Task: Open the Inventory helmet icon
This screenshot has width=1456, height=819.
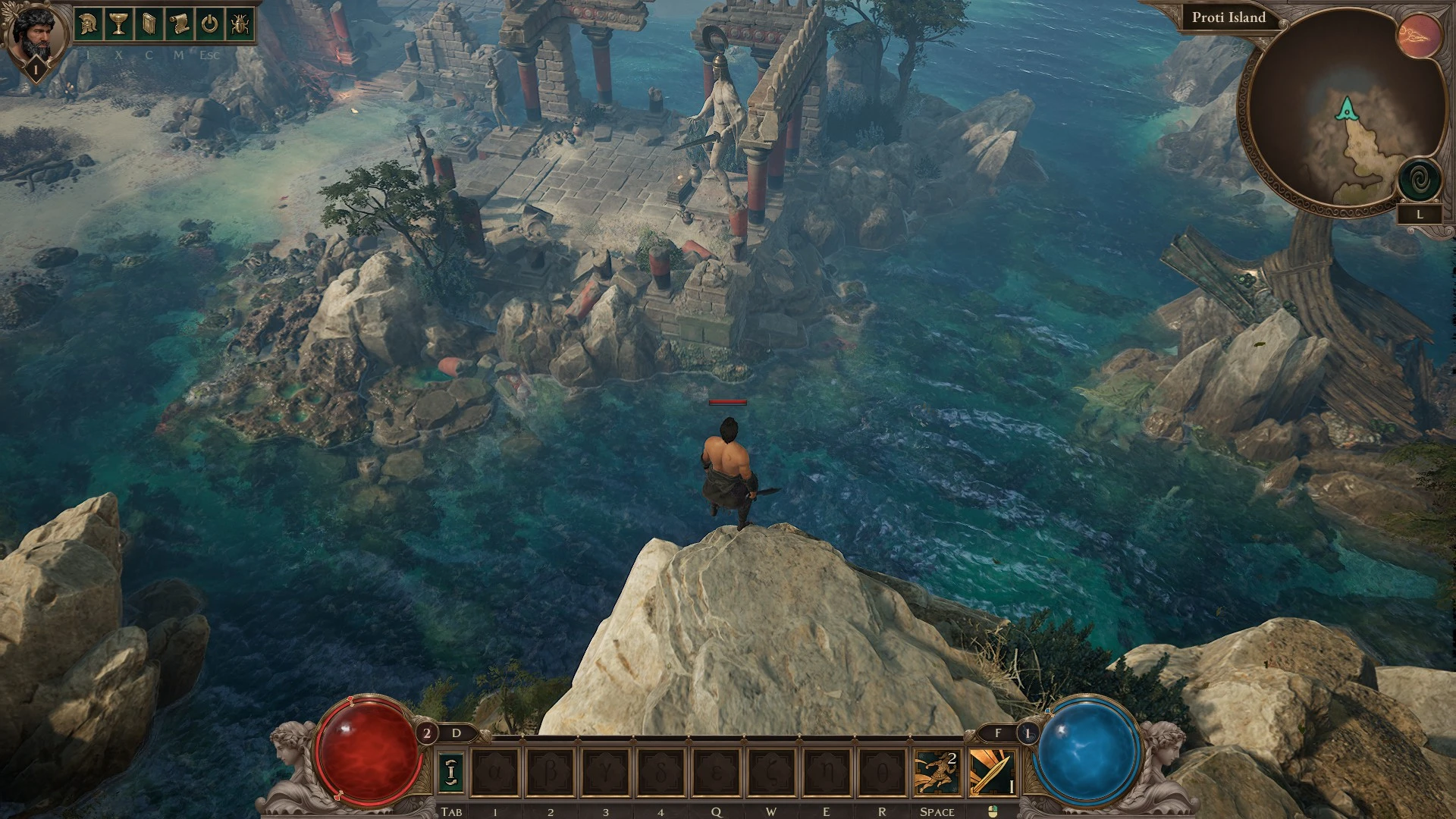Action: (87, 25)
